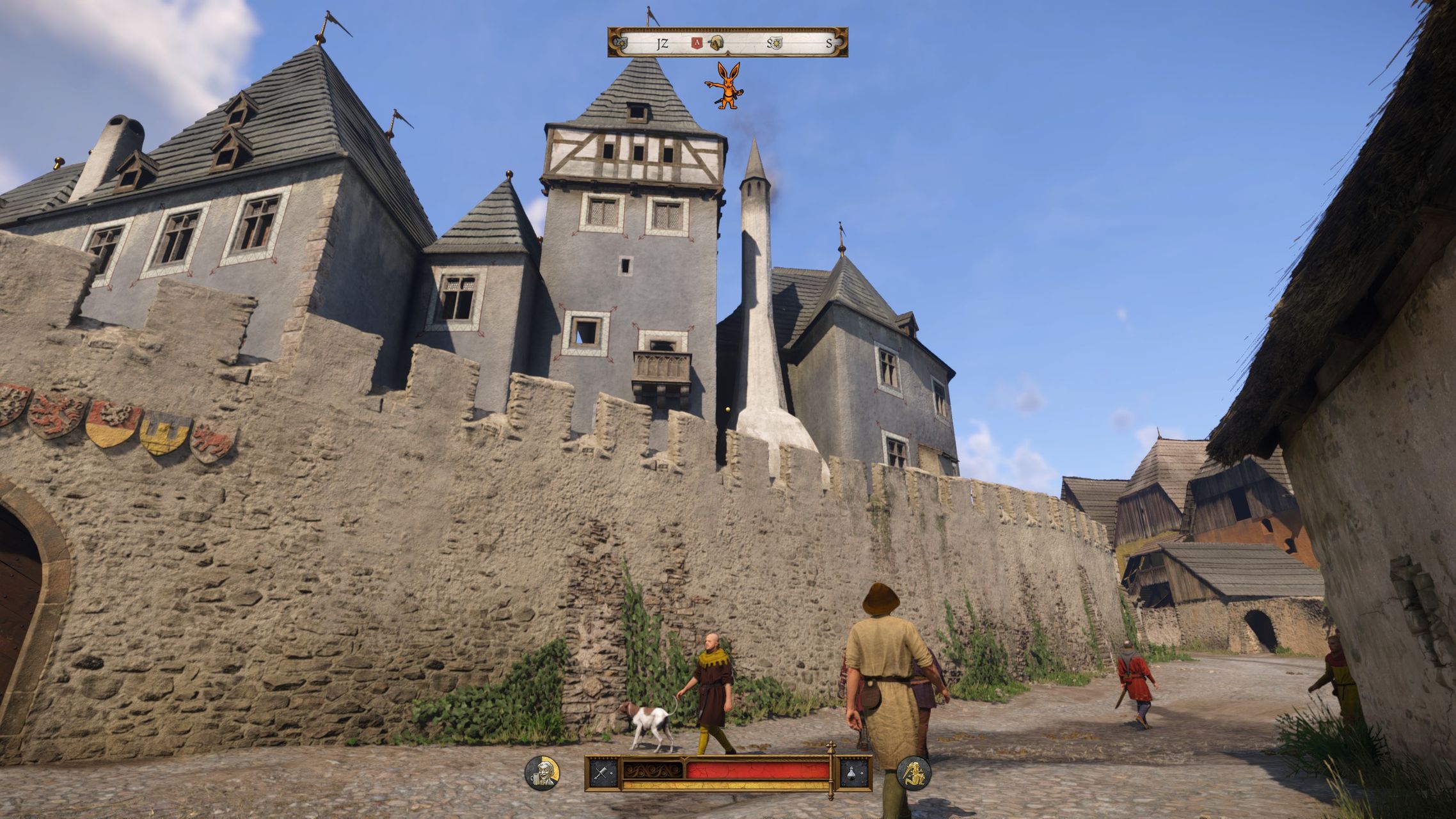Click the helmet marker in the compass bar

tap(716, 44)
